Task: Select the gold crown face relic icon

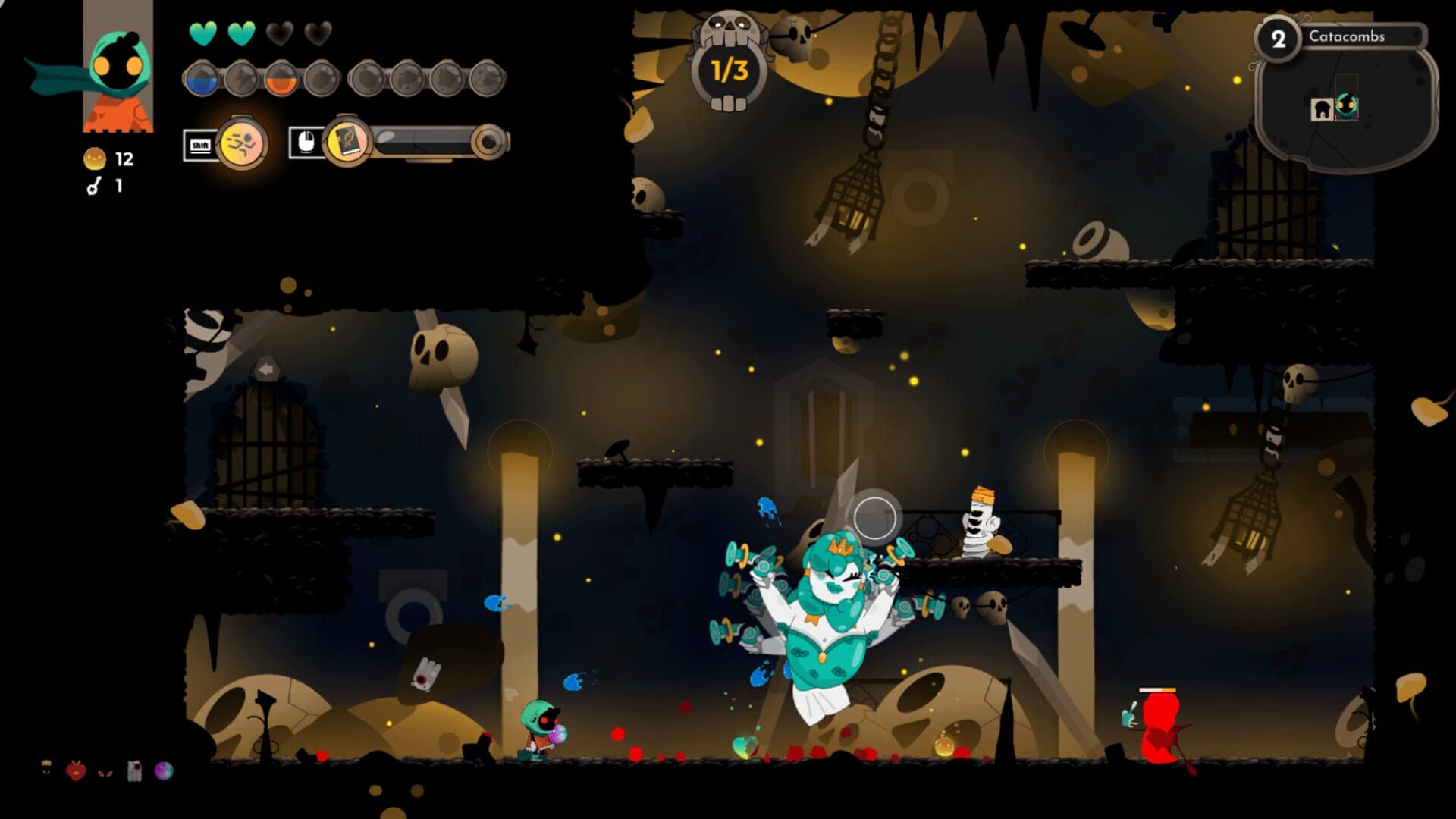Action: click(x=47, y=768)
